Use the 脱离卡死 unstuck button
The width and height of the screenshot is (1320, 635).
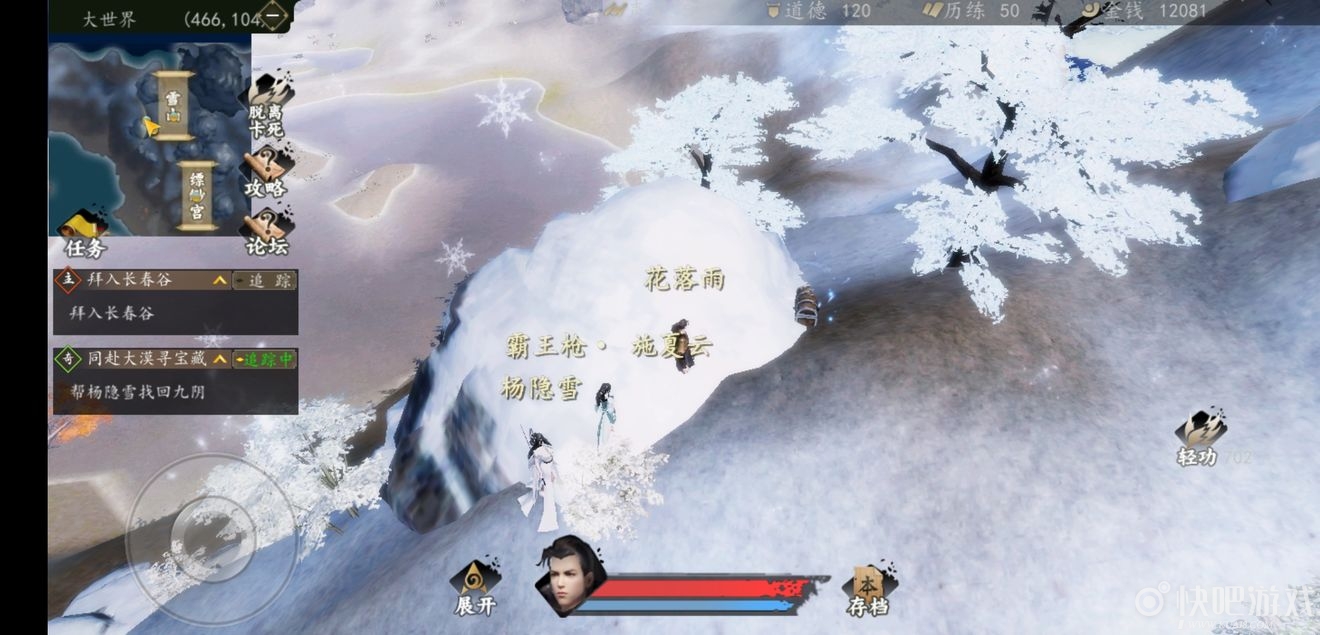point(267,106)
